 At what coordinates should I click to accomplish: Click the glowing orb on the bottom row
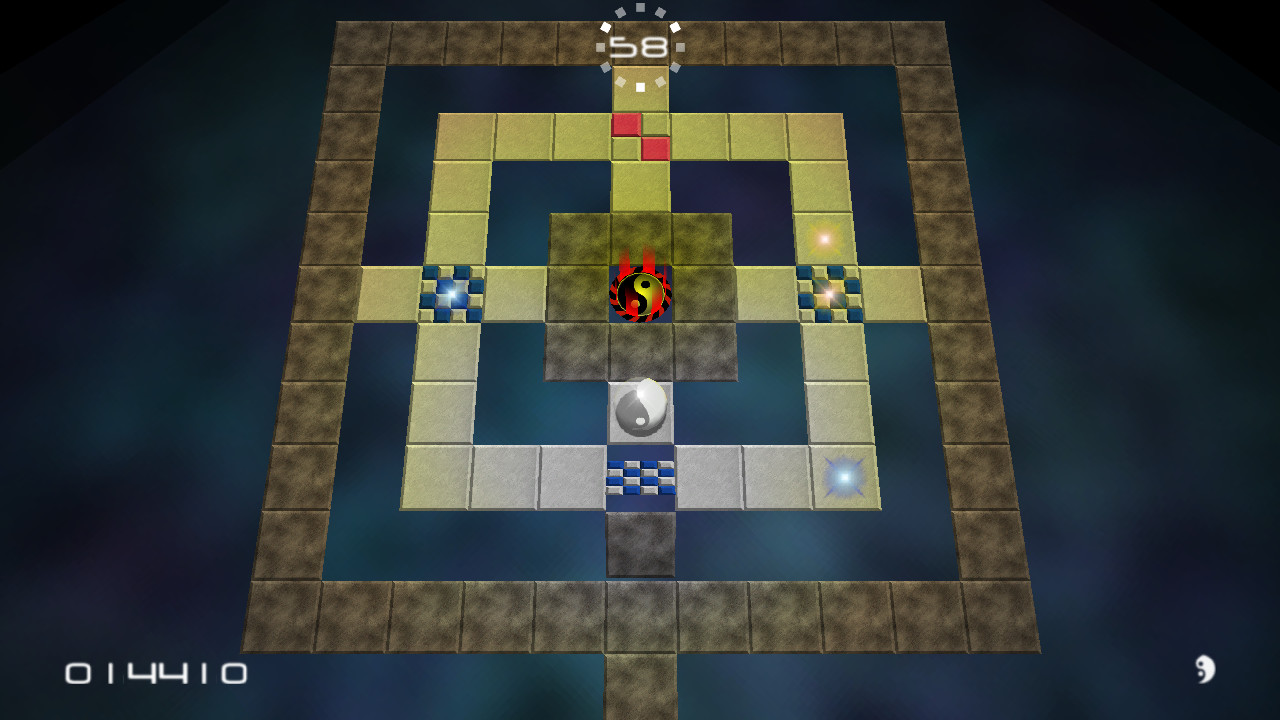843,477
